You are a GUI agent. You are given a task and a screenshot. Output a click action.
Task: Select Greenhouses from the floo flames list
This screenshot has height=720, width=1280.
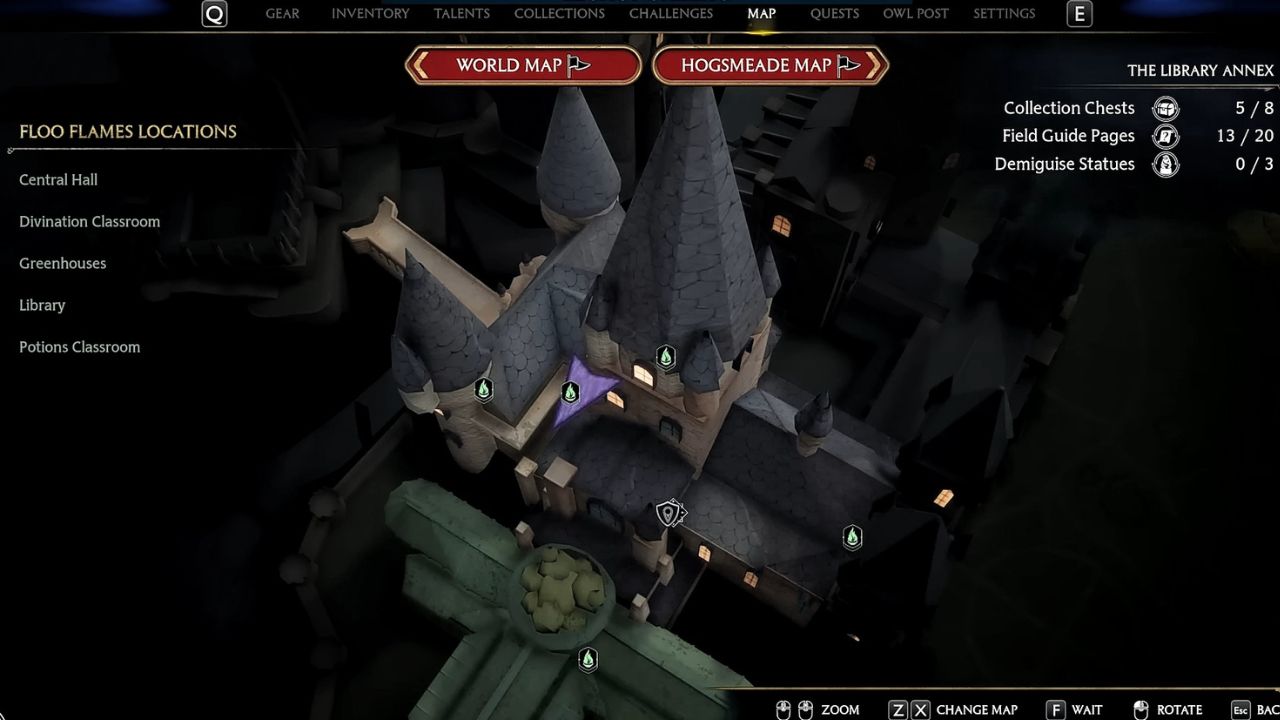tap(62, 263)
